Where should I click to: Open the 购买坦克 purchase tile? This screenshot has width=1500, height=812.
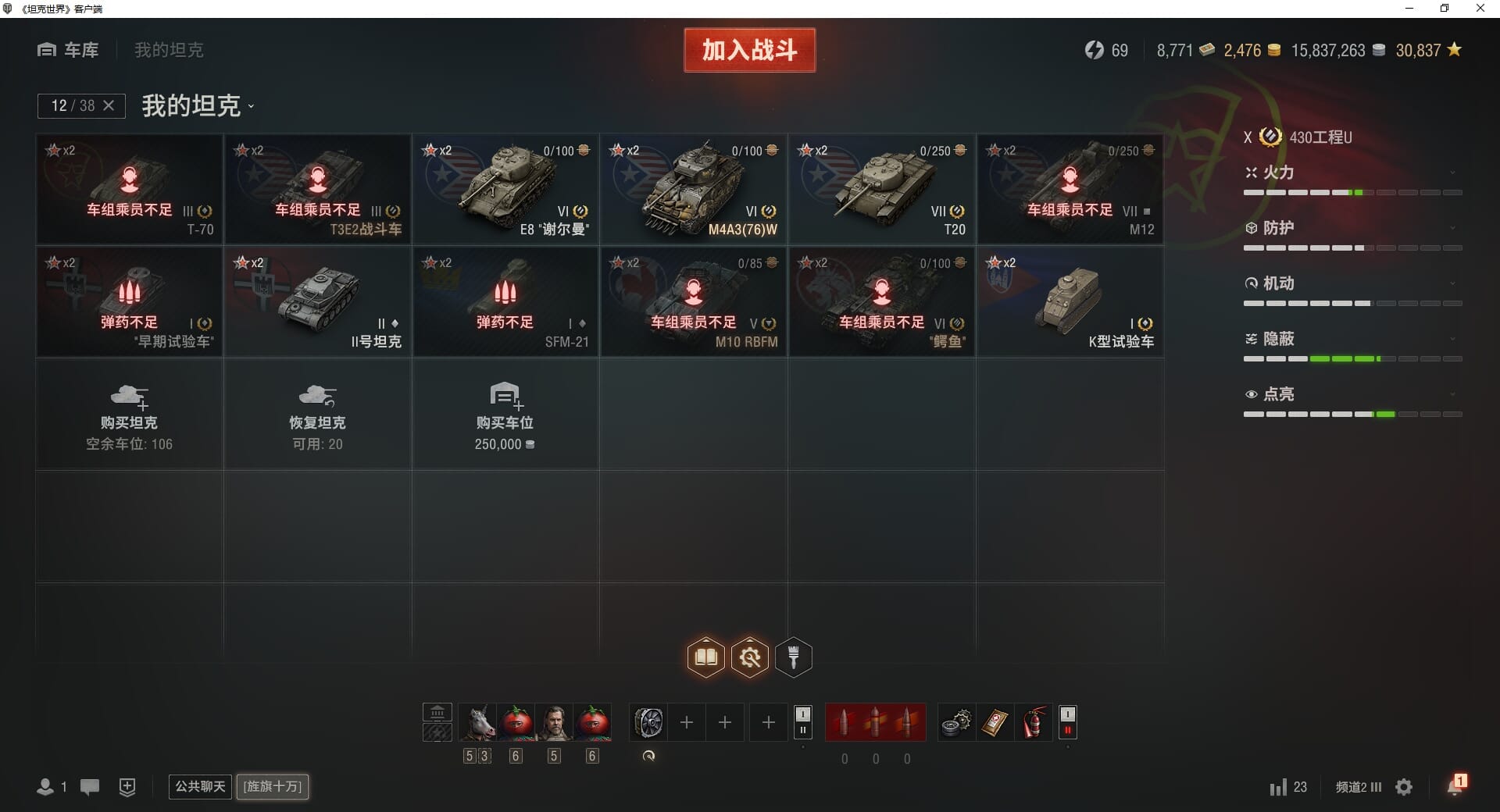(129, 415)
